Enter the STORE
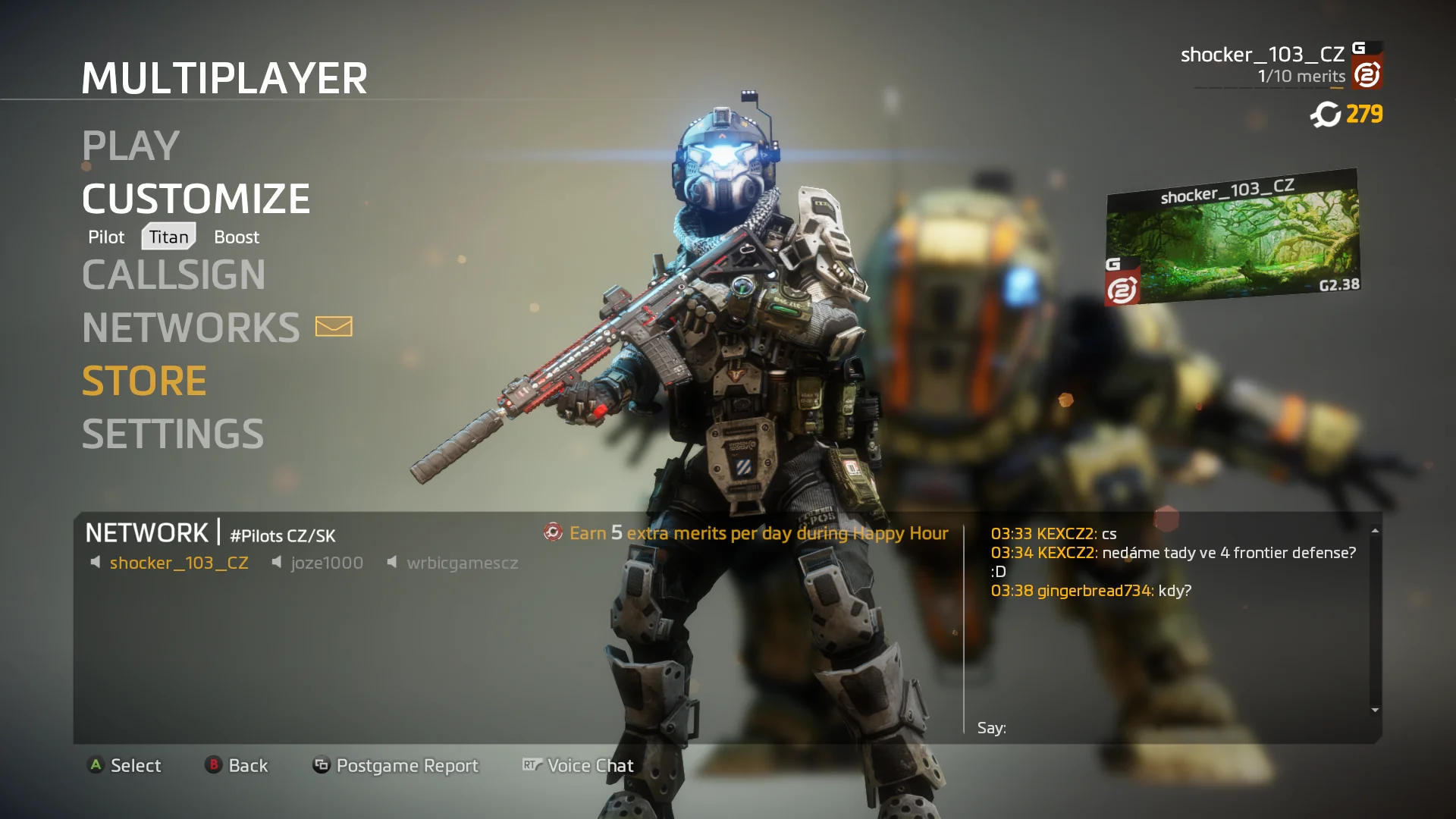Viewport: 1456px width, 819px height. (144, 381)
